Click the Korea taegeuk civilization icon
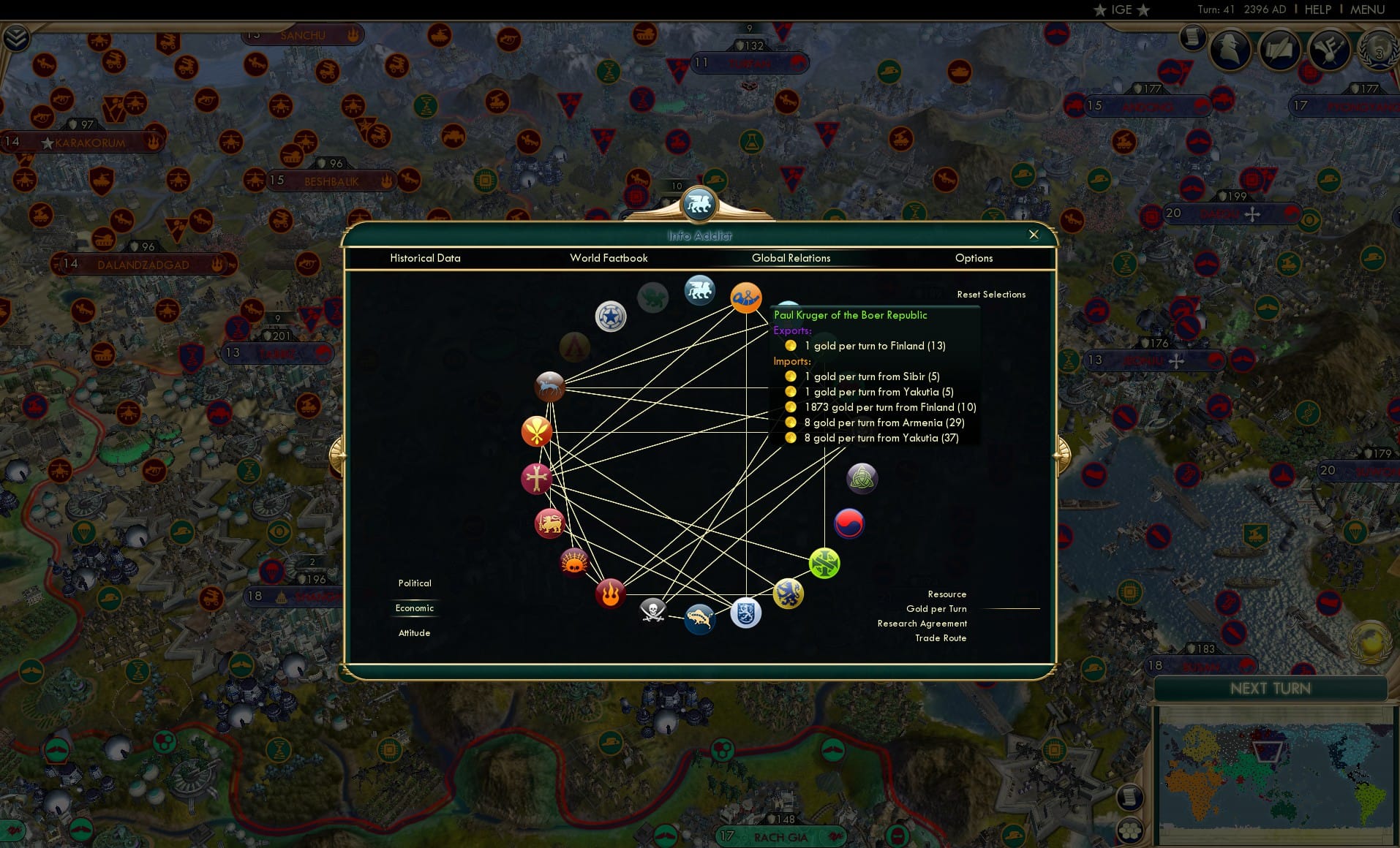The height and width of the screenshot is (848, 1400). (x=848, y=523)
